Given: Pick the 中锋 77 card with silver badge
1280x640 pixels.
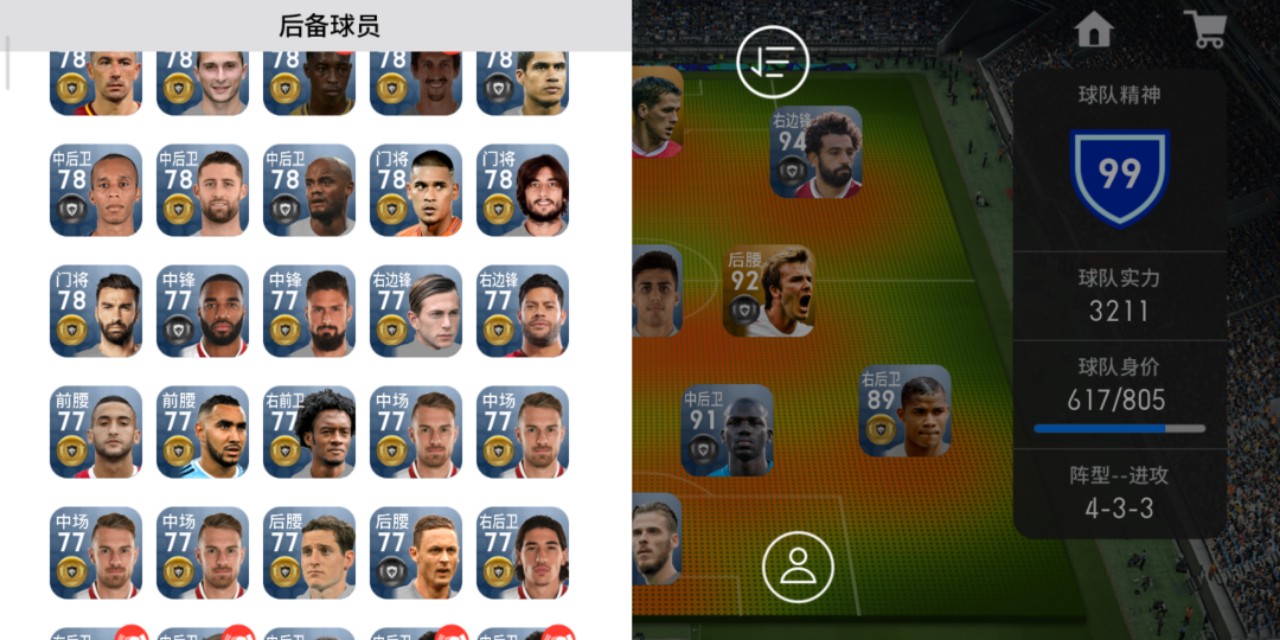Looking at the screenshot, I should tap(202, 311).
